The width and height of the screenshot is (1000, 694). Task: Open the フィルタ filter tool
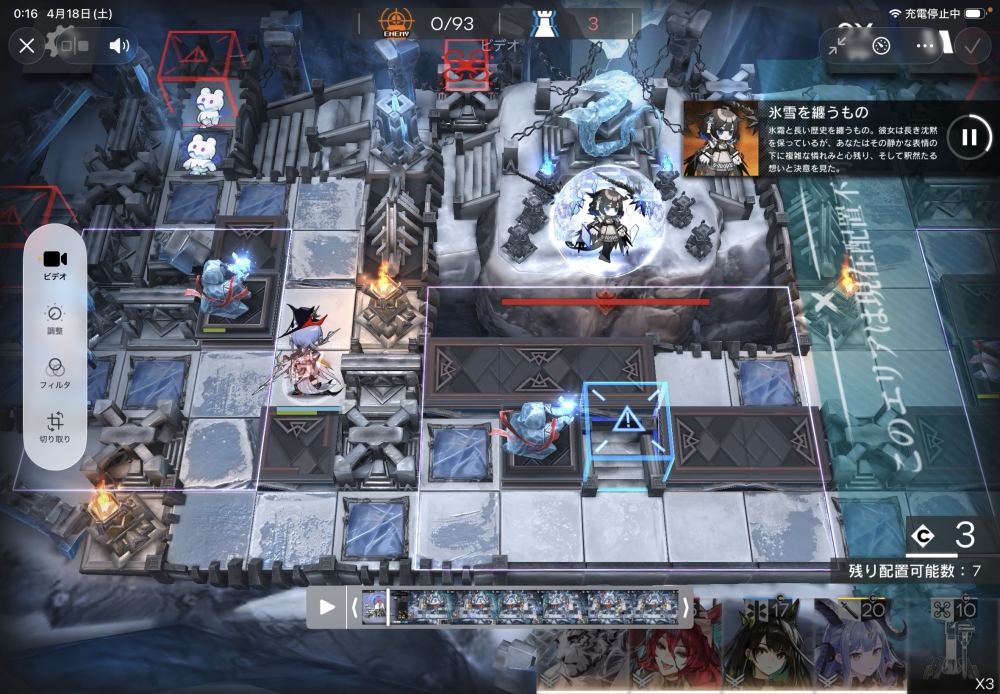click(55, 374)
